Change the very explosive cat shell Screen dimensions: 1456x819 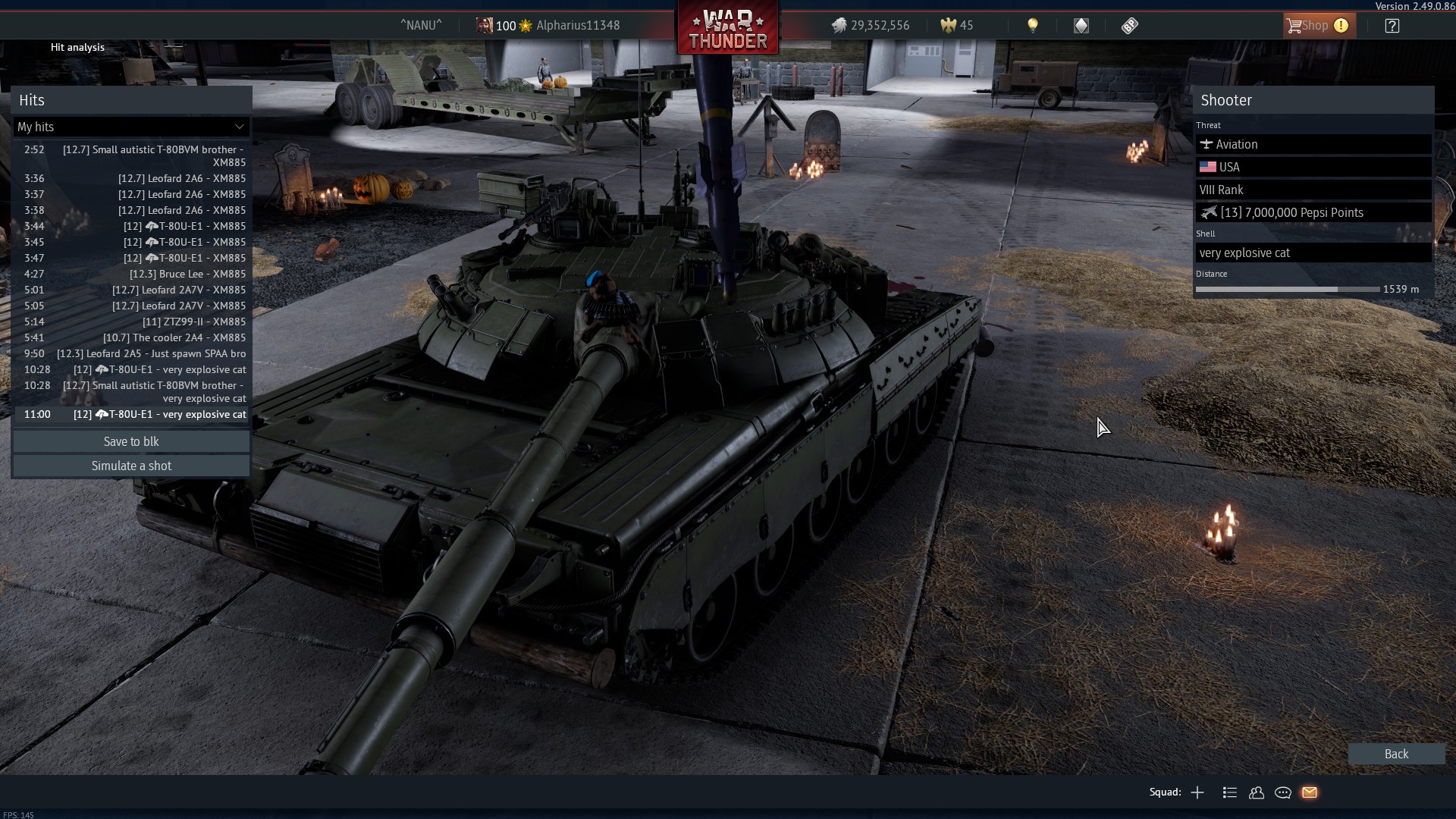pos(1313,253)
